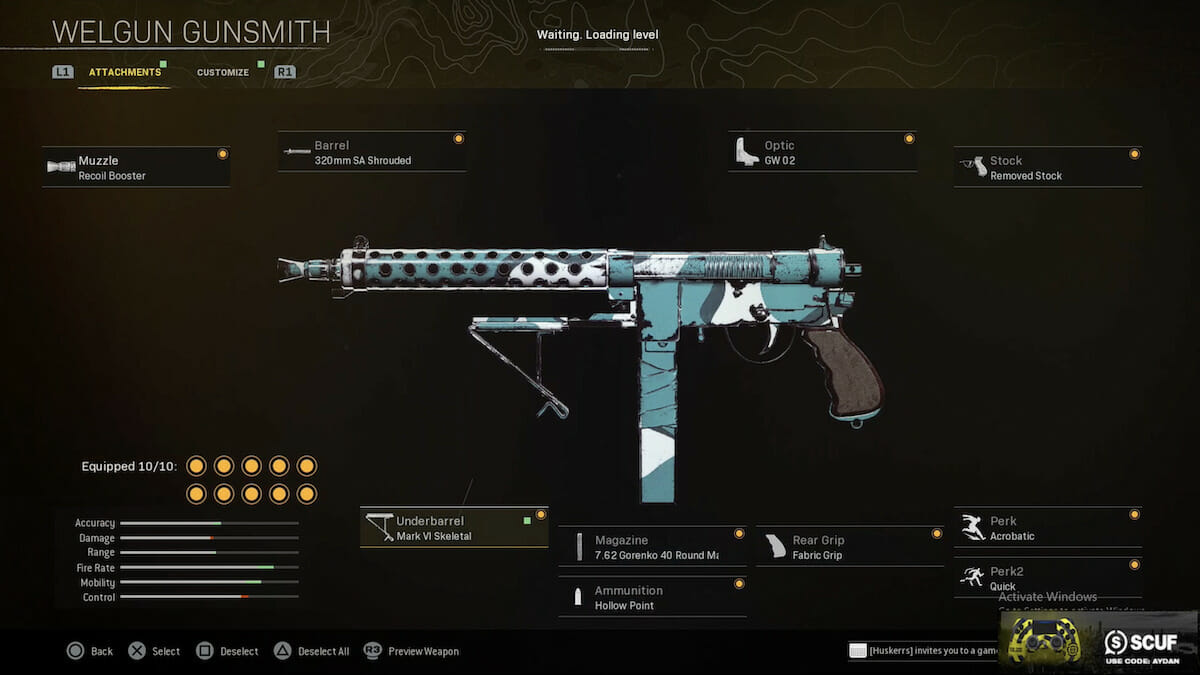This screenshot has height=675, width=1200.
Task: Open the Optic GW 02 slot
Action: click(x=822, y=152)
